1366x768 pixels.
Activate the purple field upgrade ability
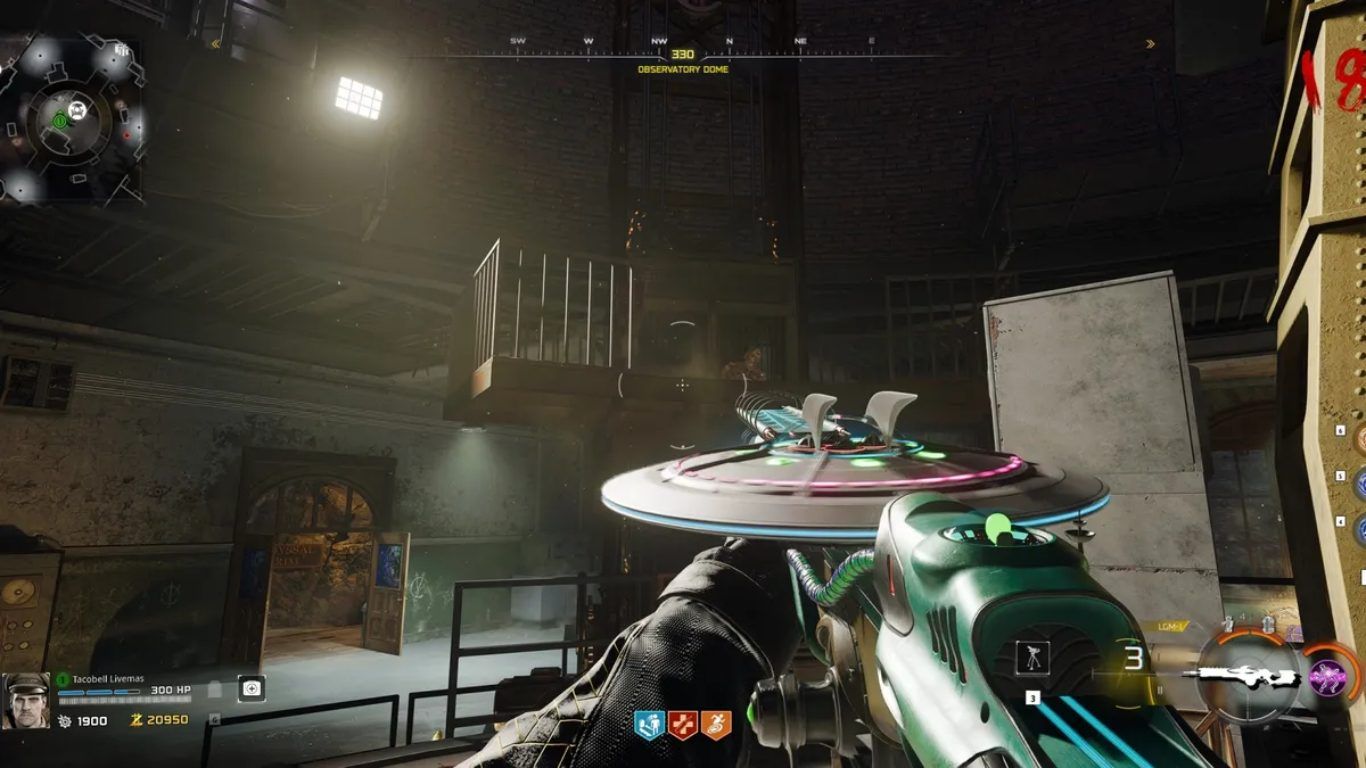[1326, 678]
